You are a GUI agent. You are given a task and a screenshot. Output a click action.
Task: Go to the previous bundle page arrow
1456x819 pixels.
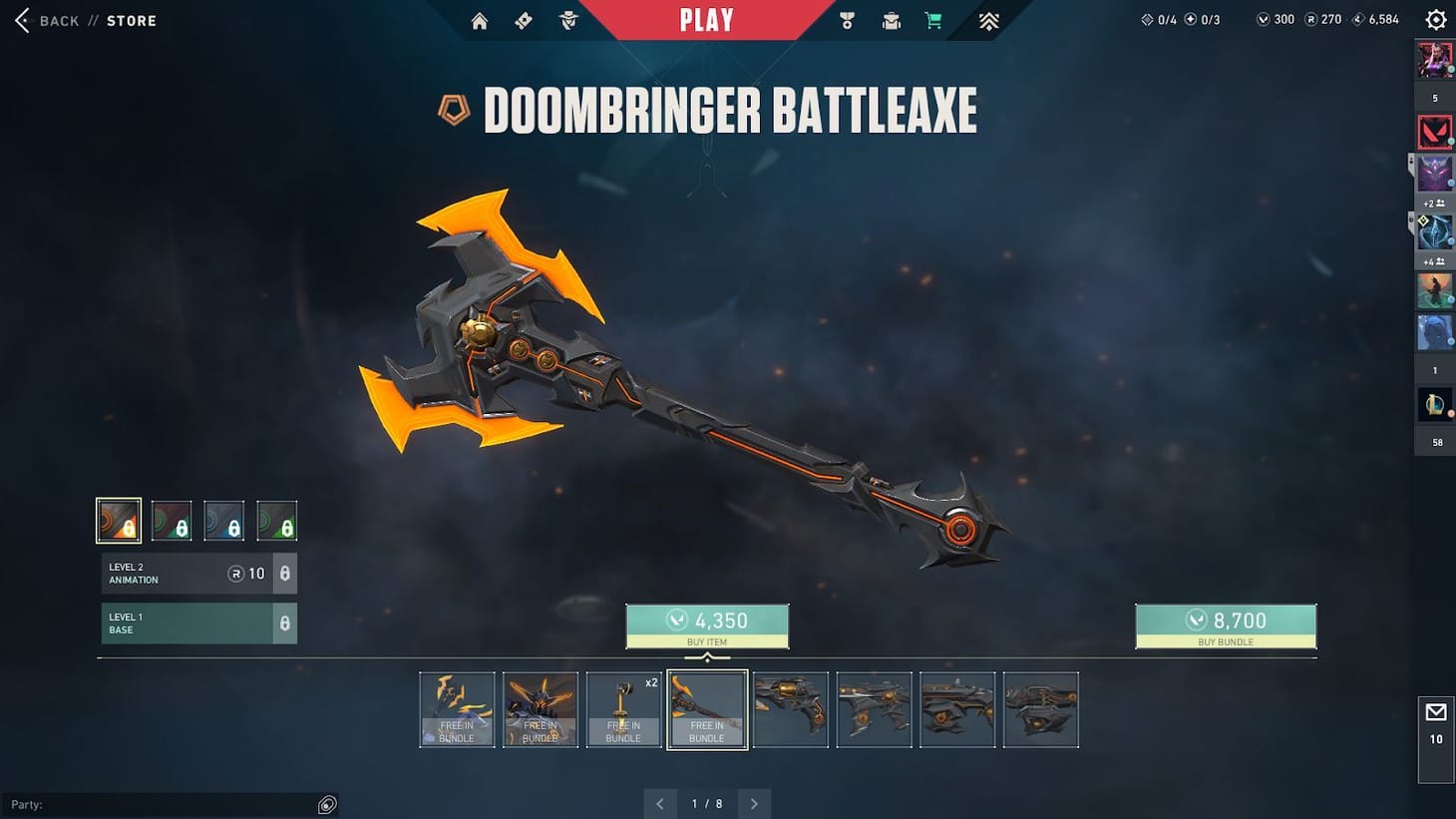coord(659,803)
